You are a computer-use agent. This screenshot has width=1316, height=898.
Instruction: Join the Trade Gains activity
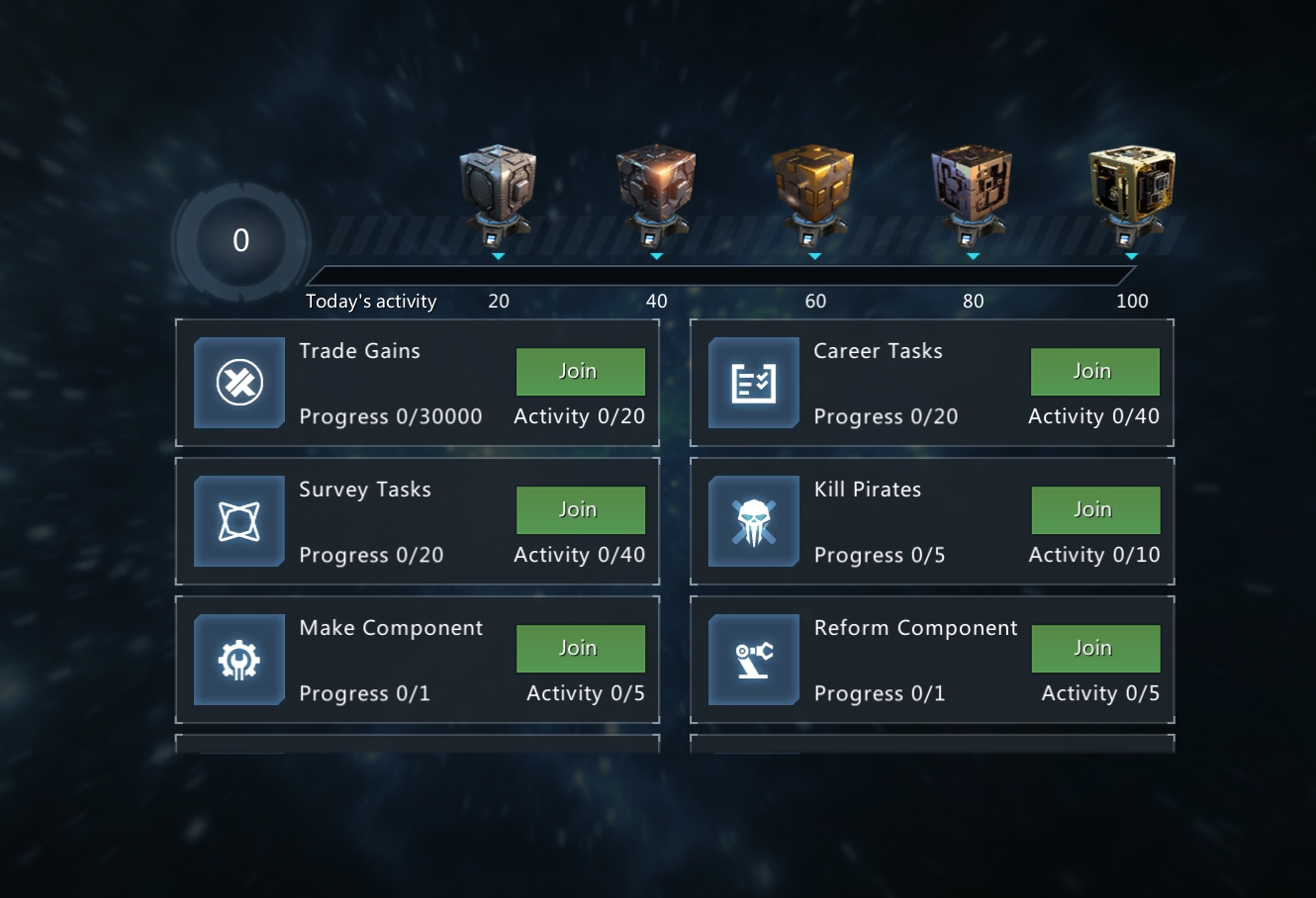pyautogui.click(x=580, y=372)
